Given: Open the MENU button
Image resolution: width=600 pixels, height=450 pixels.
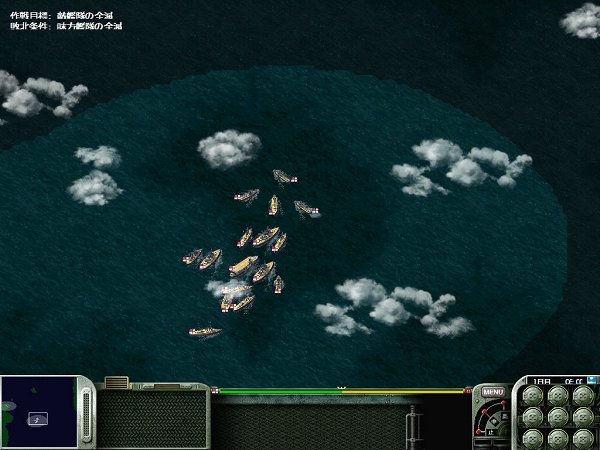Looking at the screenshot, I should (492, 392).
